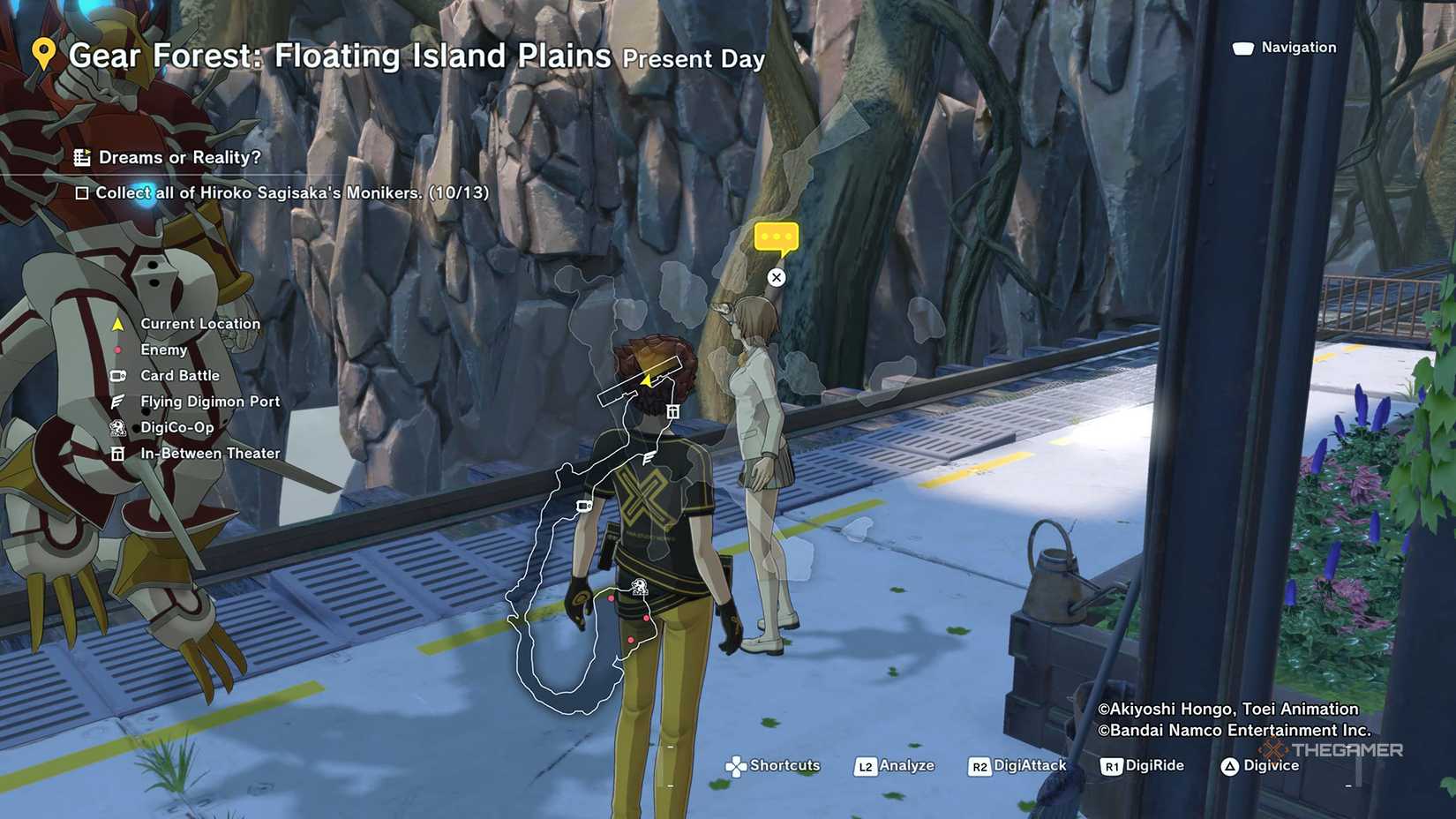Click the yellow speech bubble above the NPC
This screenshot has width=1456, height=819.
pos(775,237)
